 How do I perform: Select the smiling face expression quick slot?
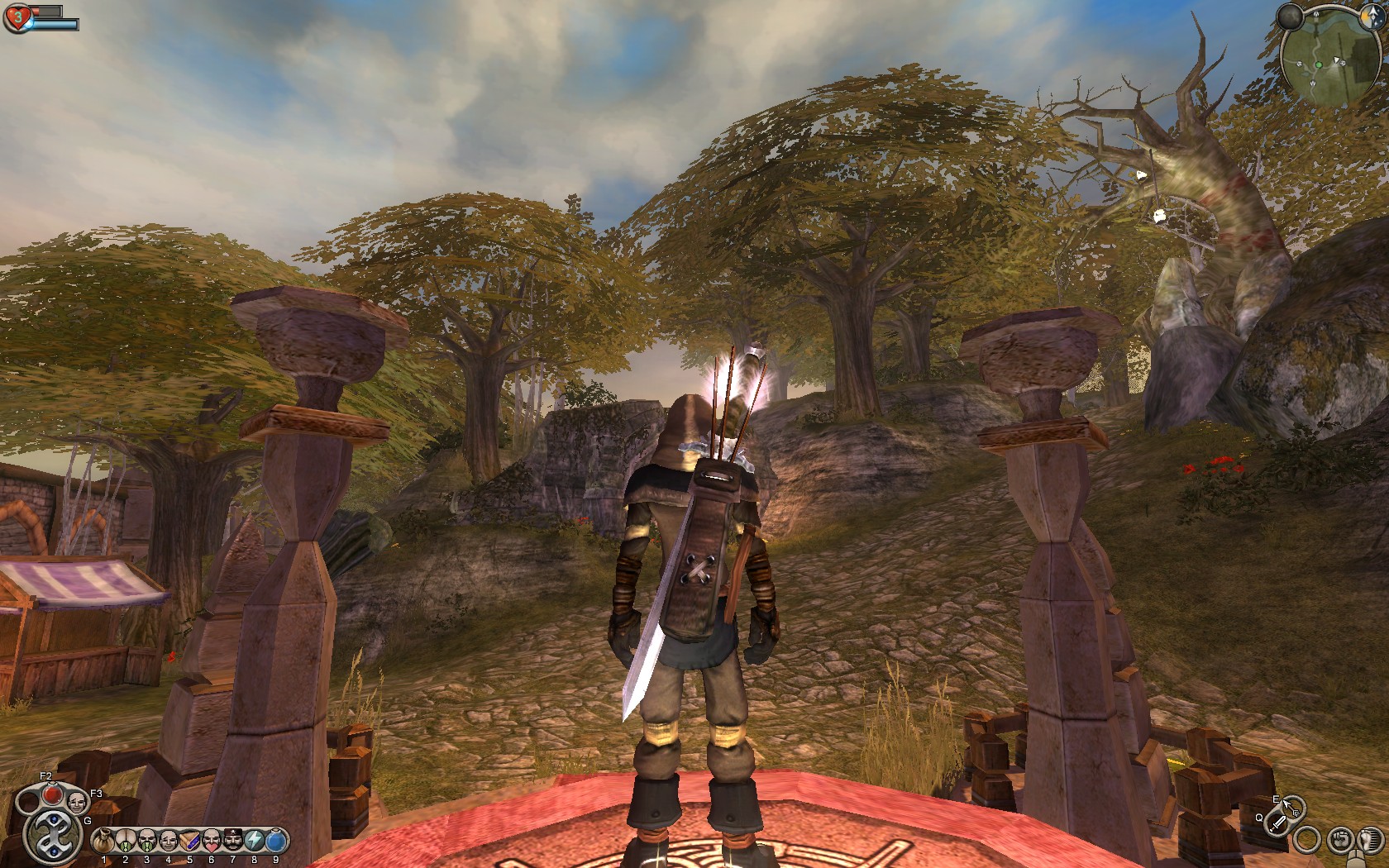[77, 802]
